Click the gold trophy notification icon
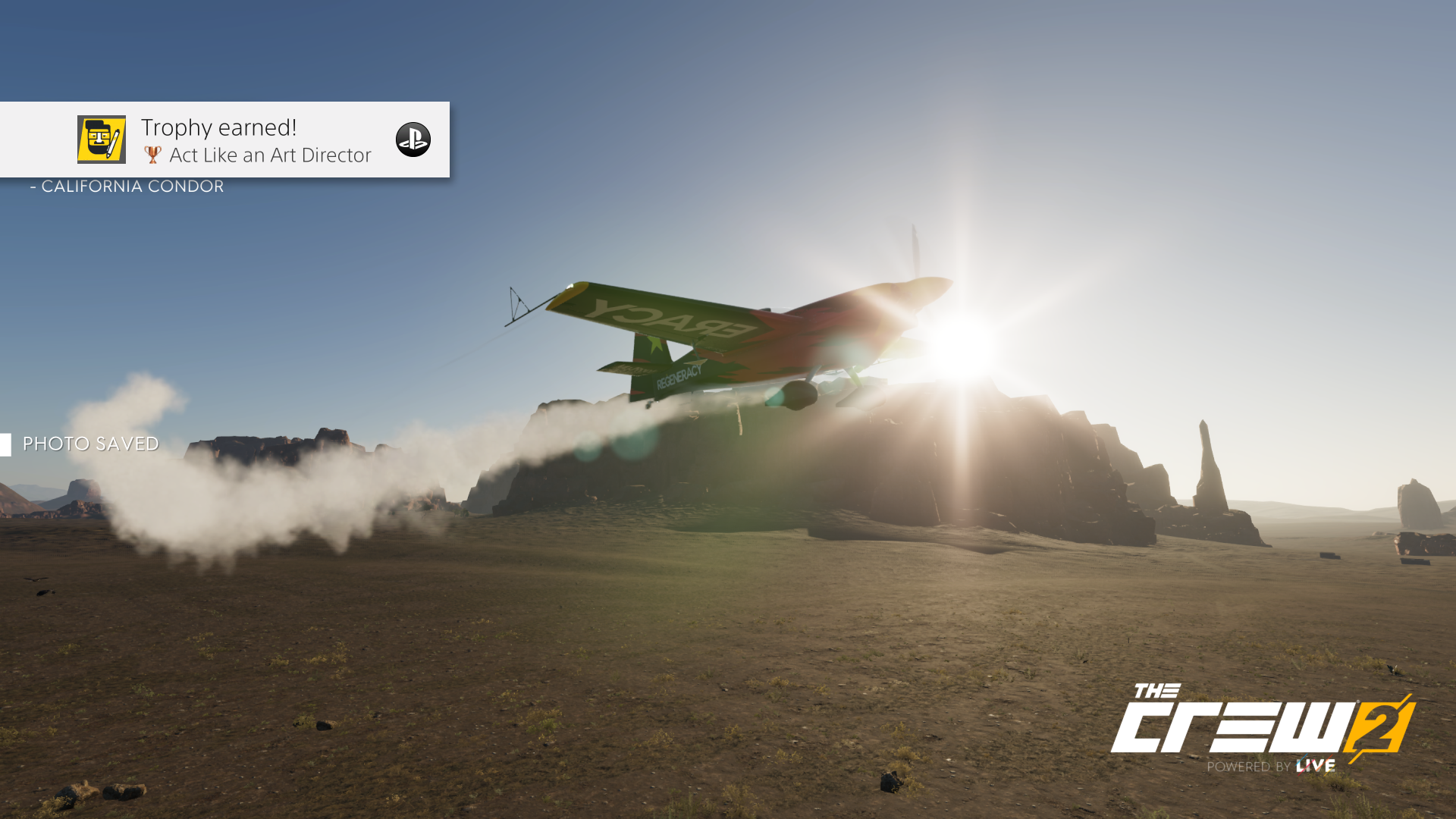The image size is (1456, 819). [102, 140]
